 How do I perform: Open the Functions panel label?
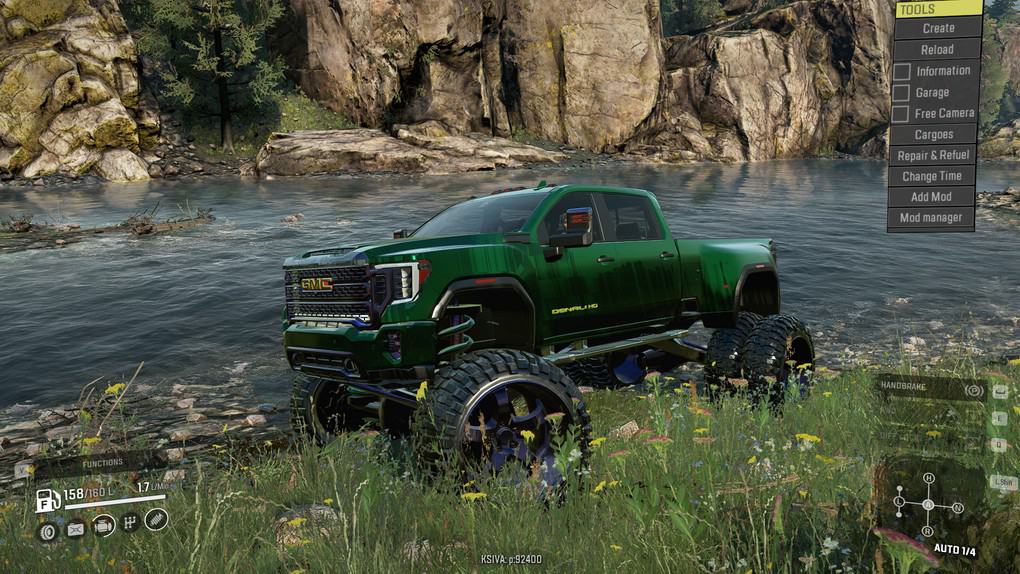coord(103,463)
